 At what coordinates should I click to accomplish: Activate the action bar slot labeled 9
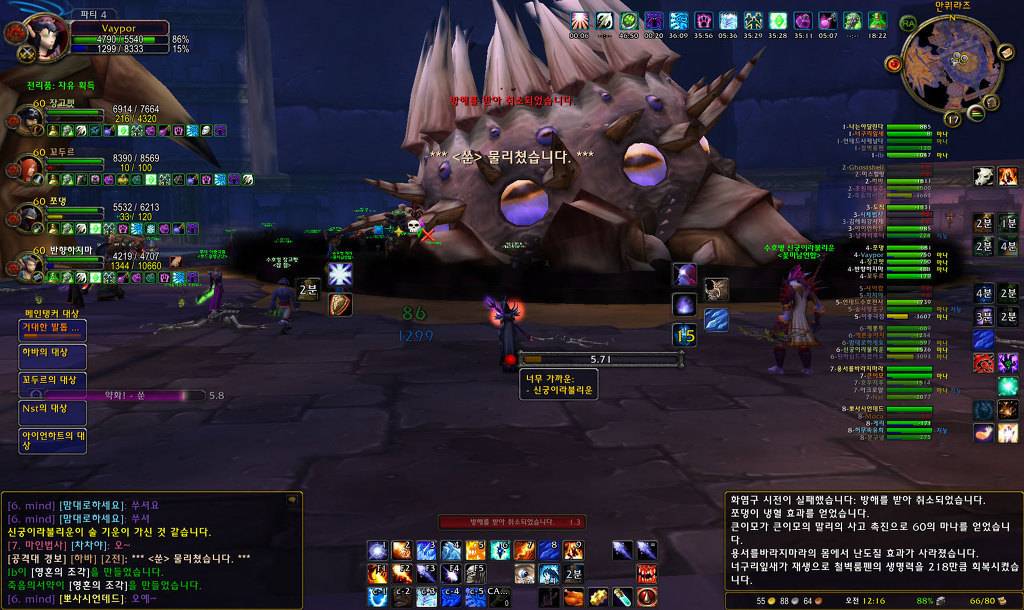pyautogui.click(x=573, y=550)
